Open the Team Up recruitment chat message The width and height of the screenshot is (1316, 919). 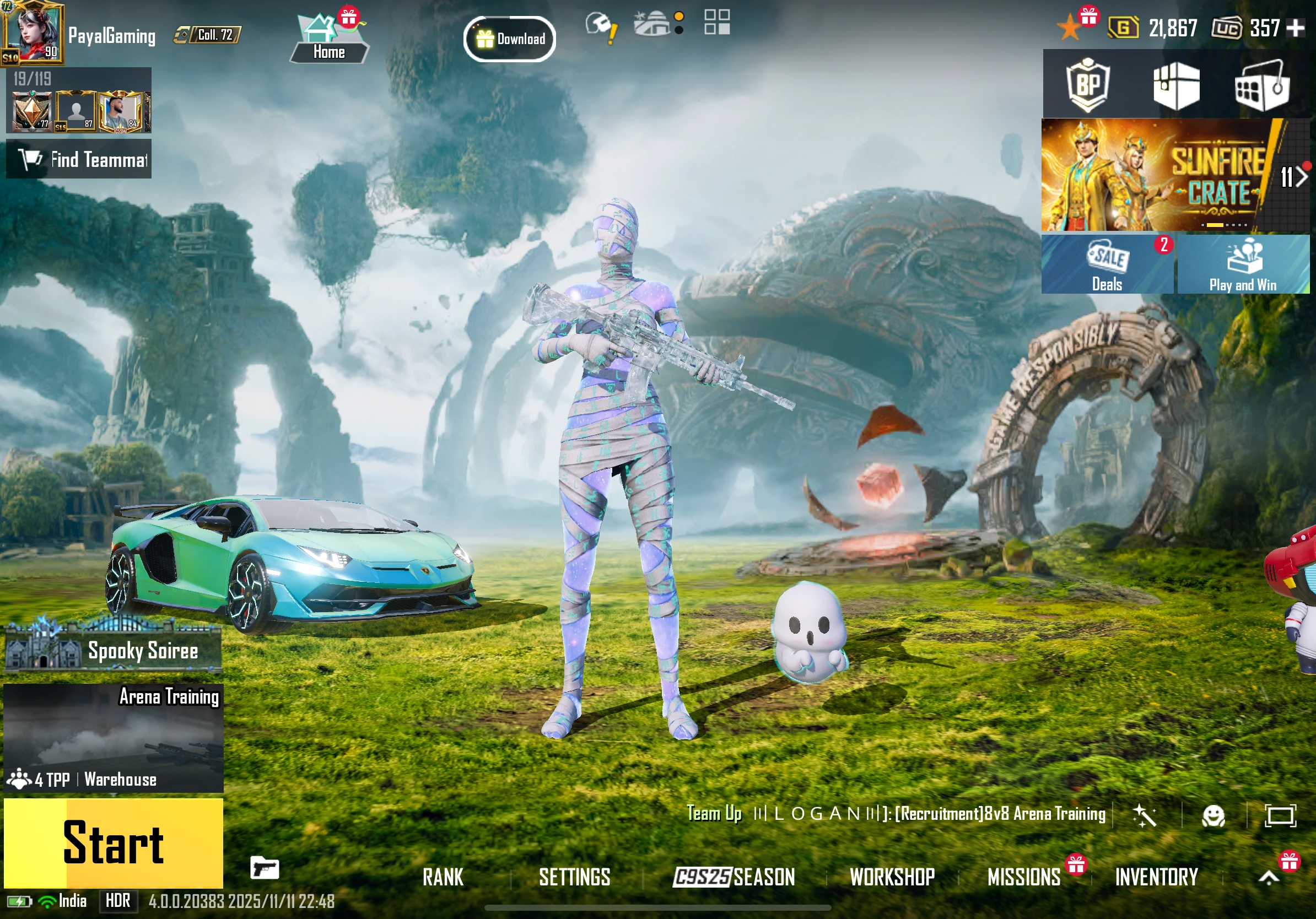click(897, 814)
